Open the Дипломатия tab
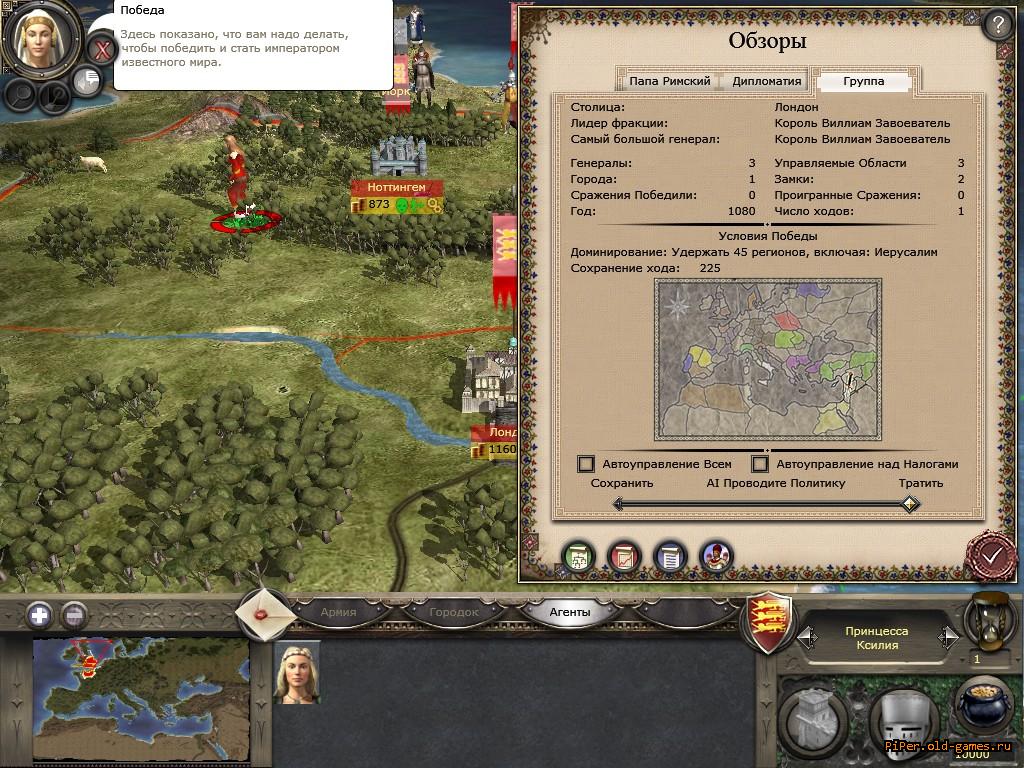The height and width of the screenshot is (768, 1024). click(767, 81)
